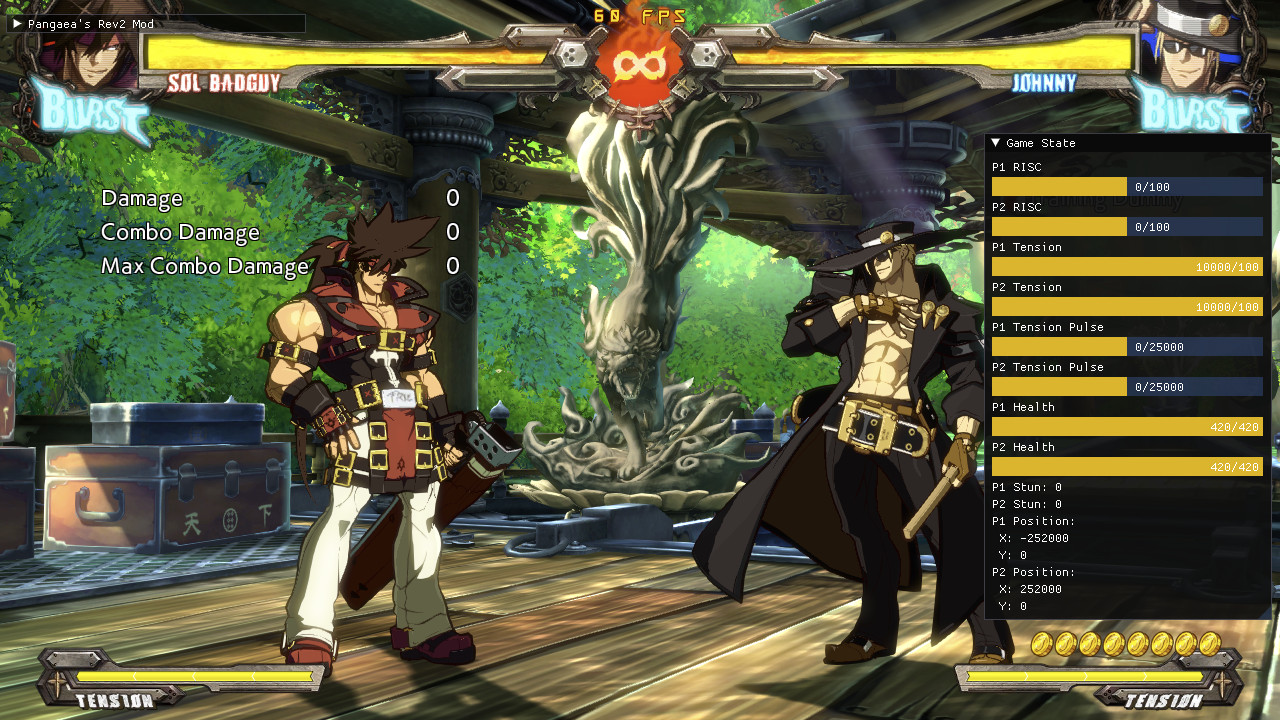Viewport: 1280px width, 720px height.
Task: Set the P2 Tension Pulse slider
Action: click(x=1127, y=387)
